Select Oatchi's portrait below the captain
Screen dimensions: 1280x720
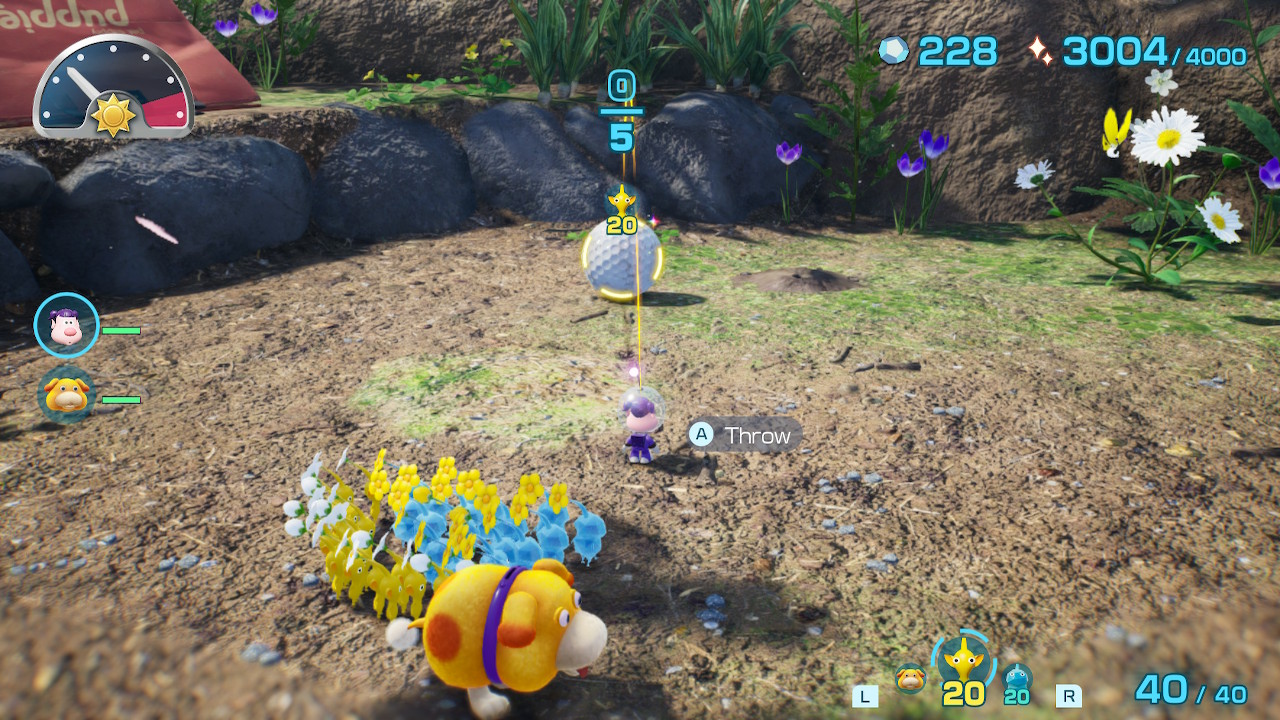point(67,395)
